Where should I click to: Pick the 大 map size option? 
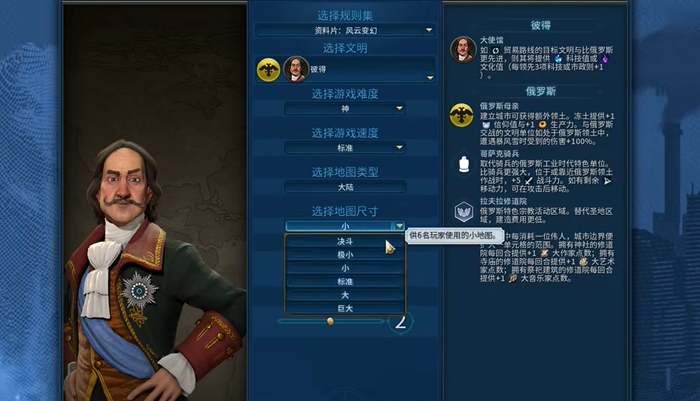point(344,295)
